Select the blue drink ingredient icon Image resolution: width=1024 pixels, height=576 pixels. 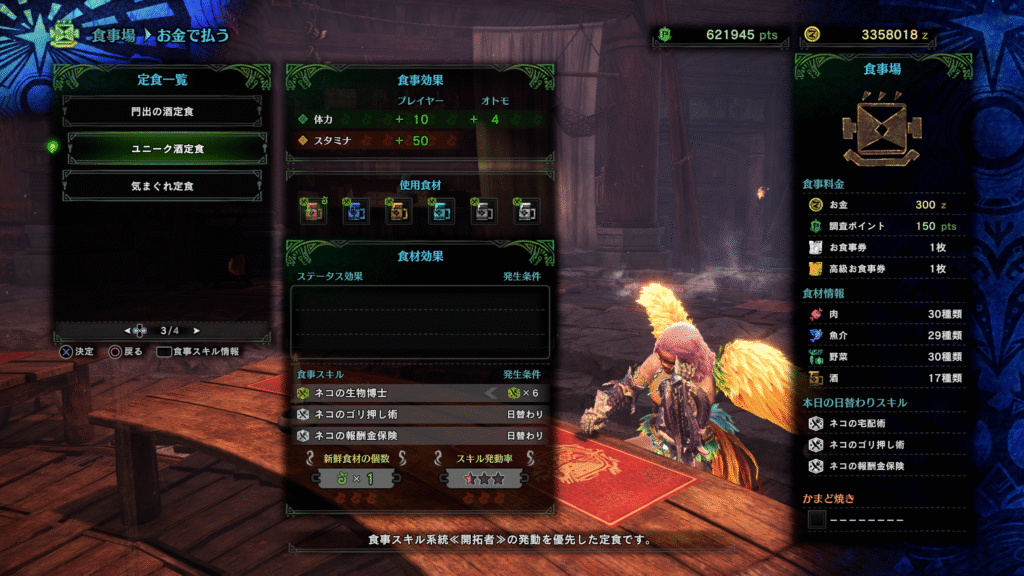point(356,210)
